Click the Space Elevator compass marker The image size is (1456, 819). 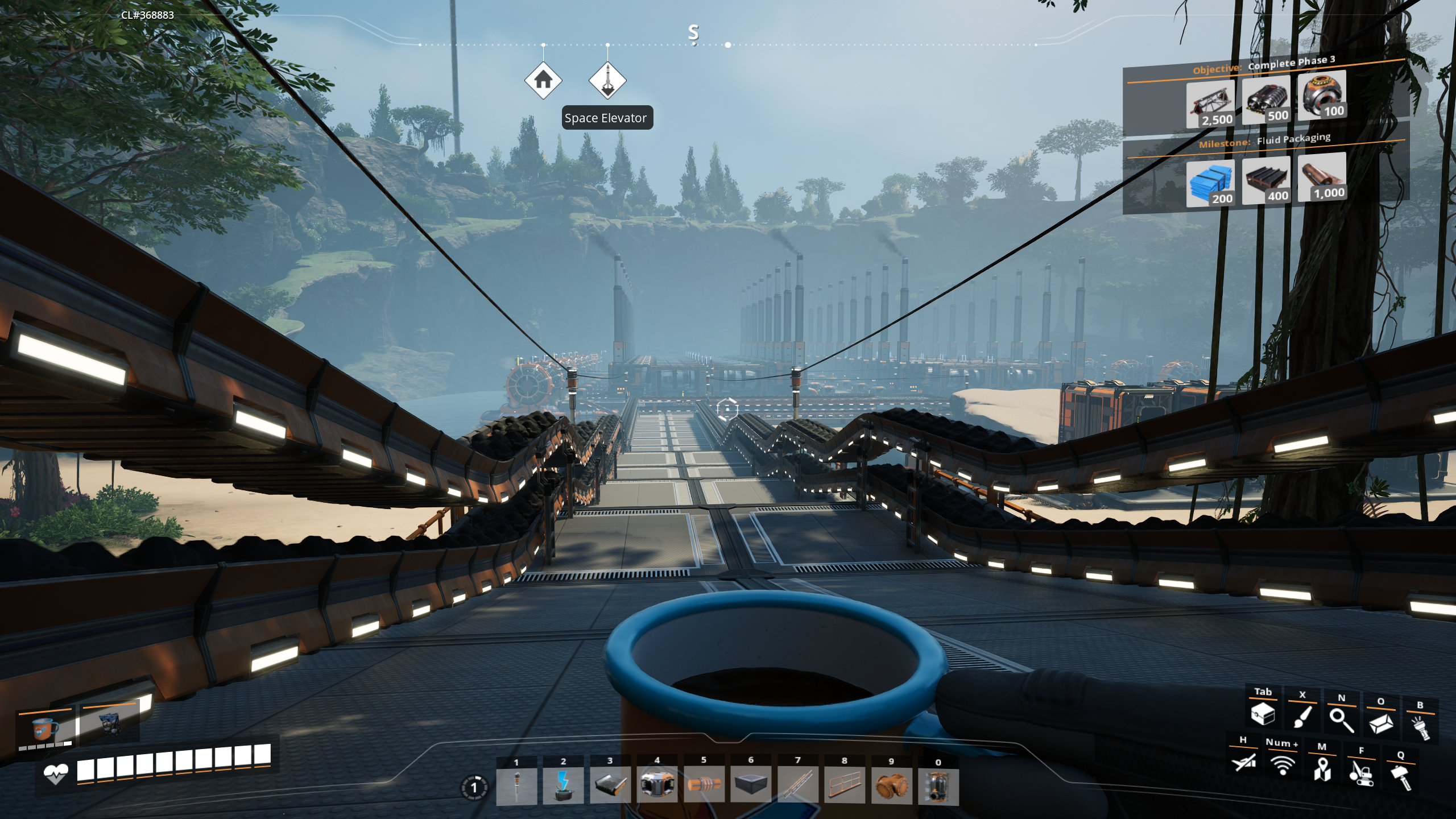tap(606, 80)
